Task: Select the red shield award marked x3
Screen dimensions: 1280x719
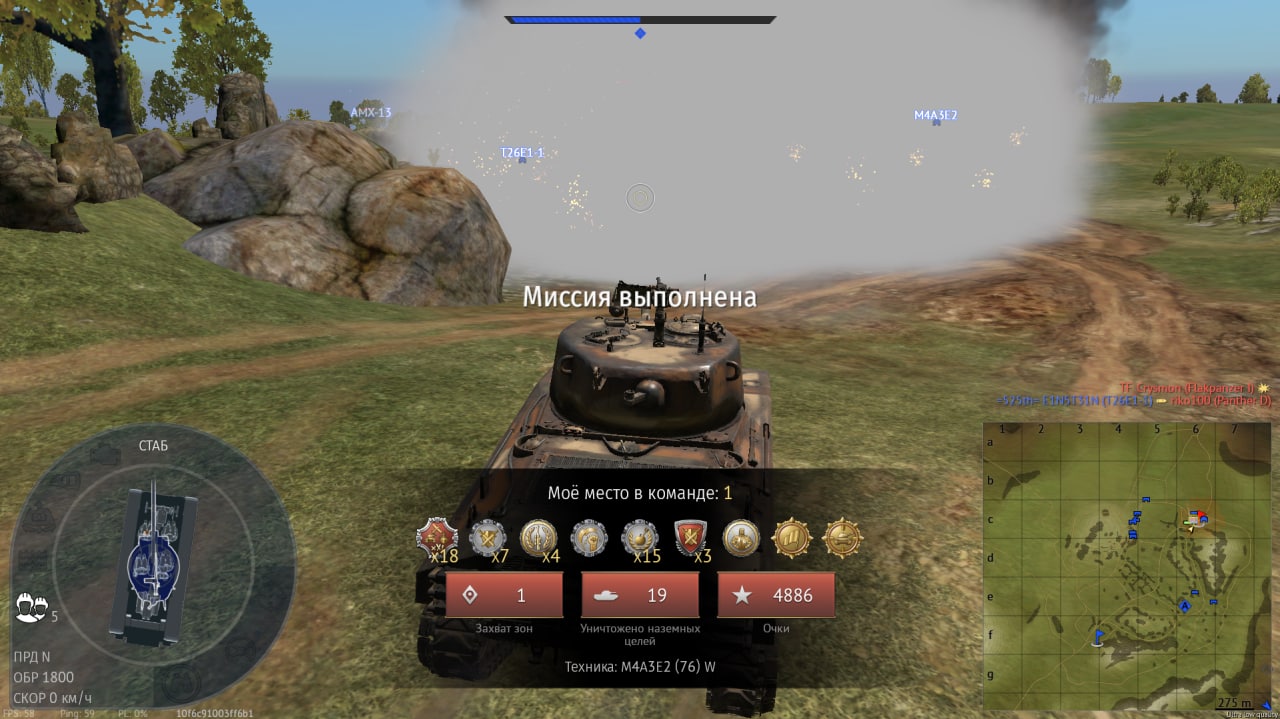Action: click(x=691, y=538)
